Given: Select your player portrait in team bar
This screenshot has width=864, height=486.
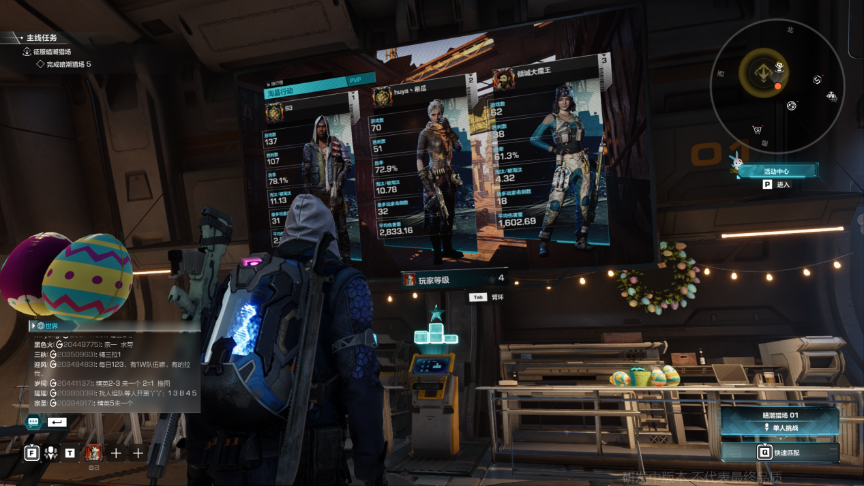Looking at the screenshot, I should click(93, 452).
